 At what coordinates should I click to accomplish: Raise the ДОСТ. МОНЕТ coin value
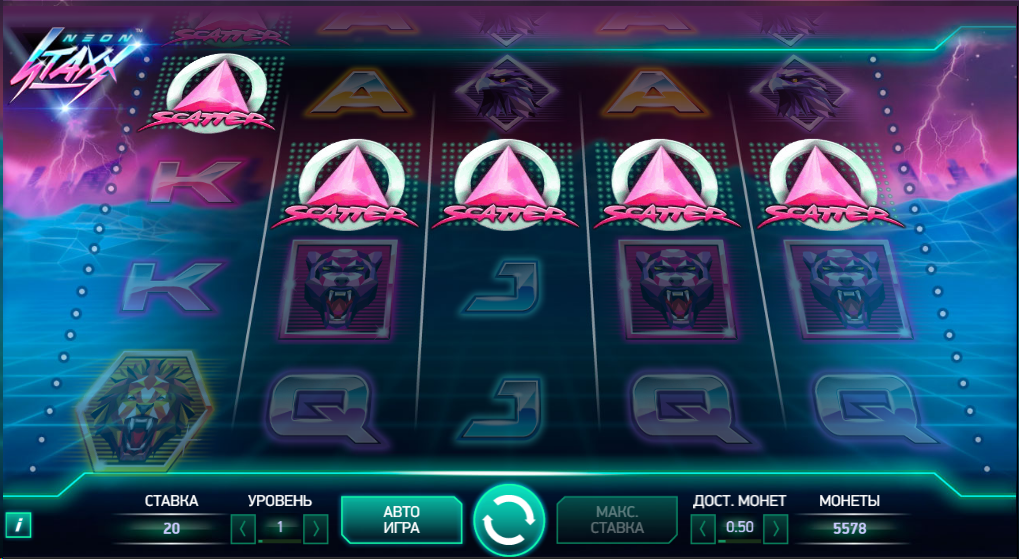coord(776,527)
